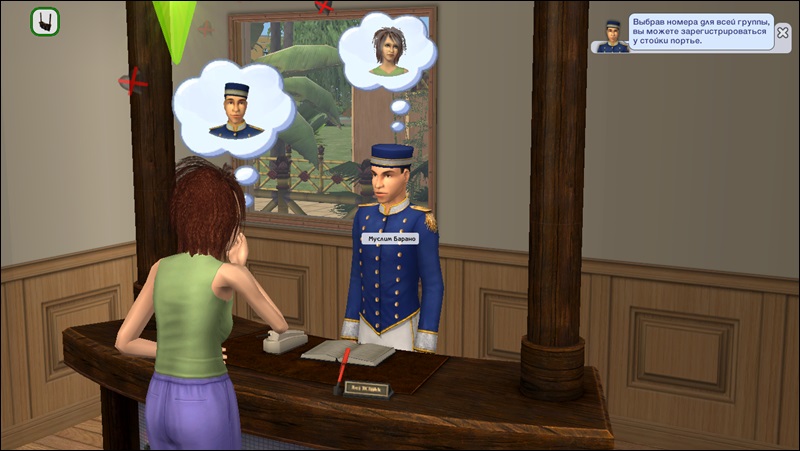Select the porter portrait in the notification
Viewport: 800px width, 451px height.
[x=612, y=35]
